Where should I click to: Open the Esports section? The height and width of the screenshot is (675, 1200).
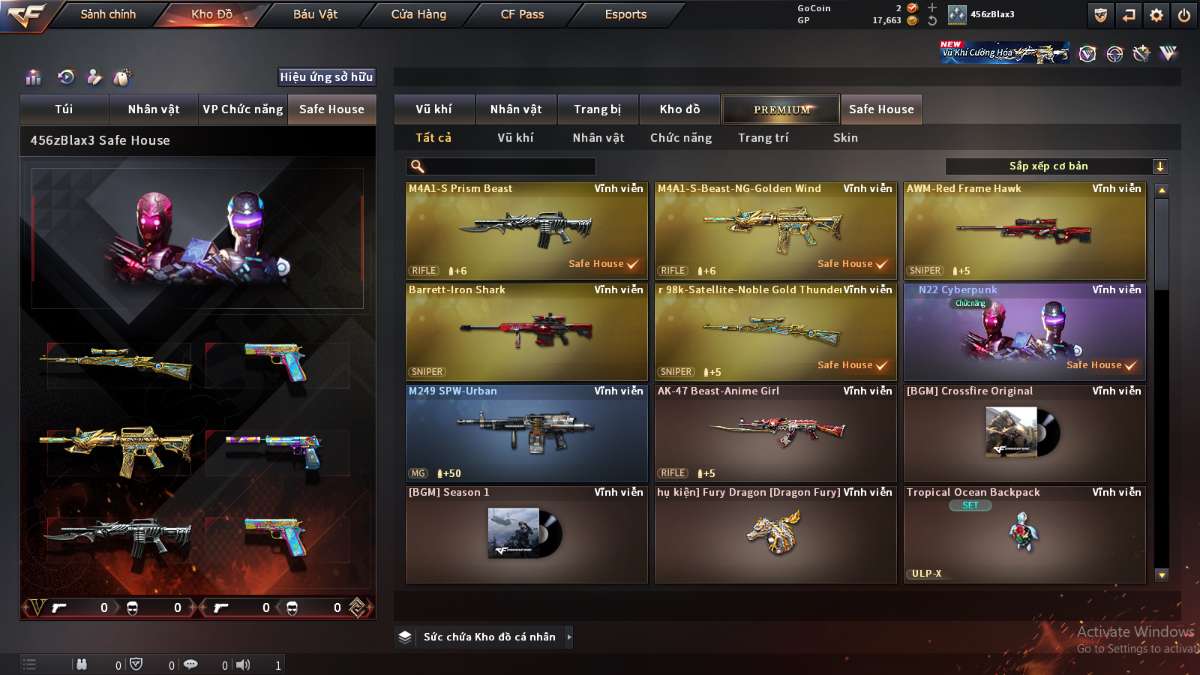coord(626,15)
